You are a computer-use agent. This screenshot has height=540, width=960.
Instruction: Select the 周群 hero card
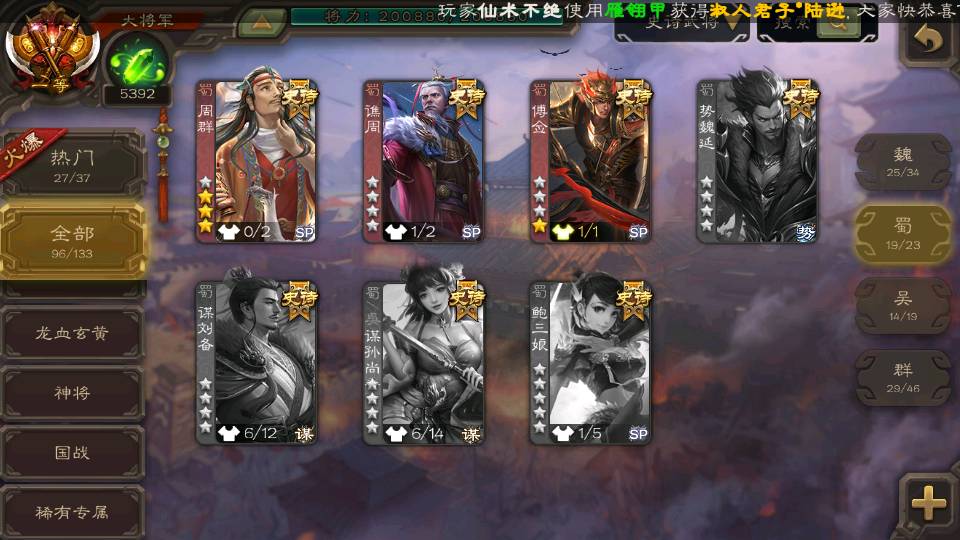point(257,161)
